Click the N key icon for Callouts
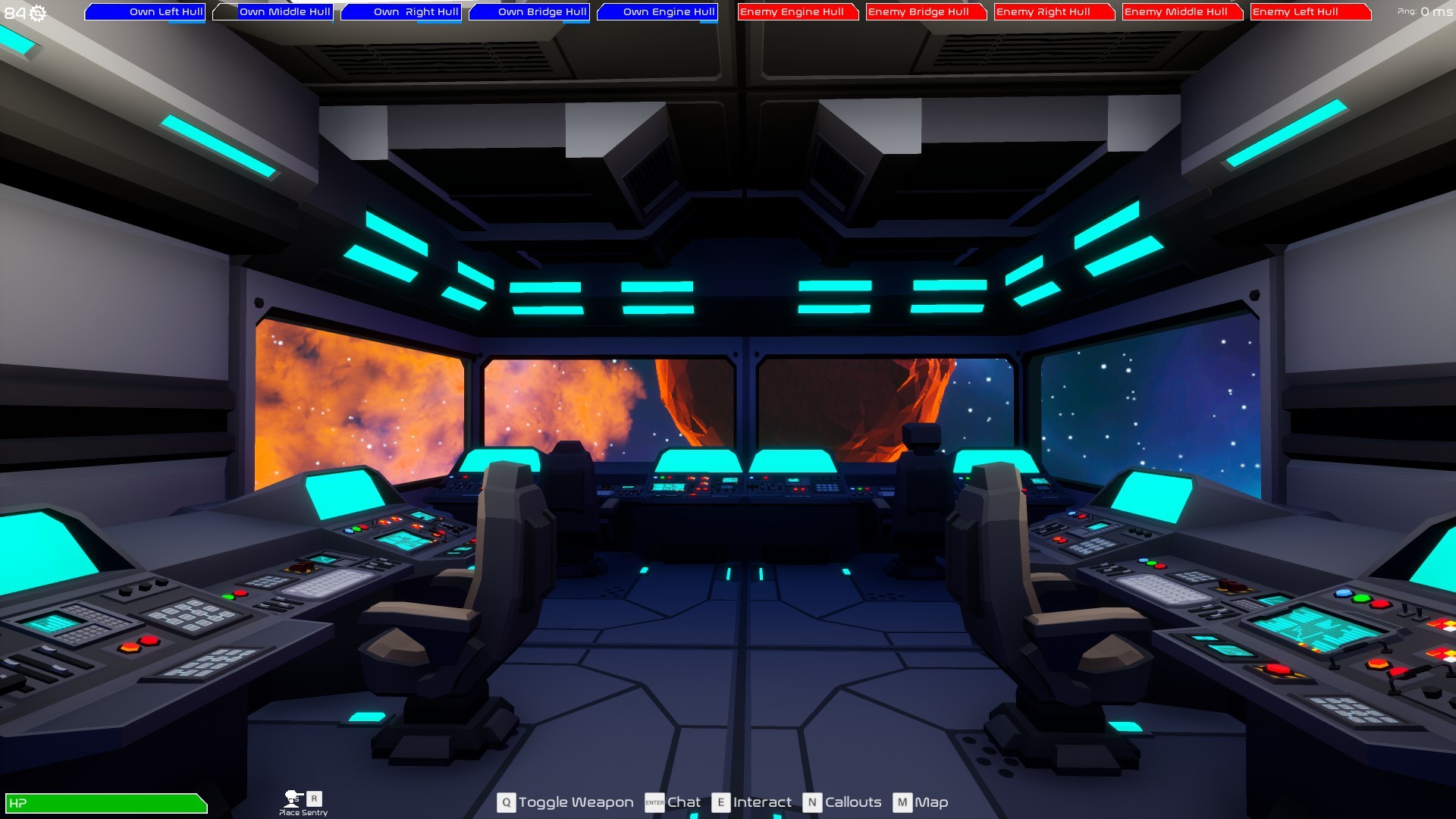The width and height of the screenshot is (1456, 819). tap(811, 802)
